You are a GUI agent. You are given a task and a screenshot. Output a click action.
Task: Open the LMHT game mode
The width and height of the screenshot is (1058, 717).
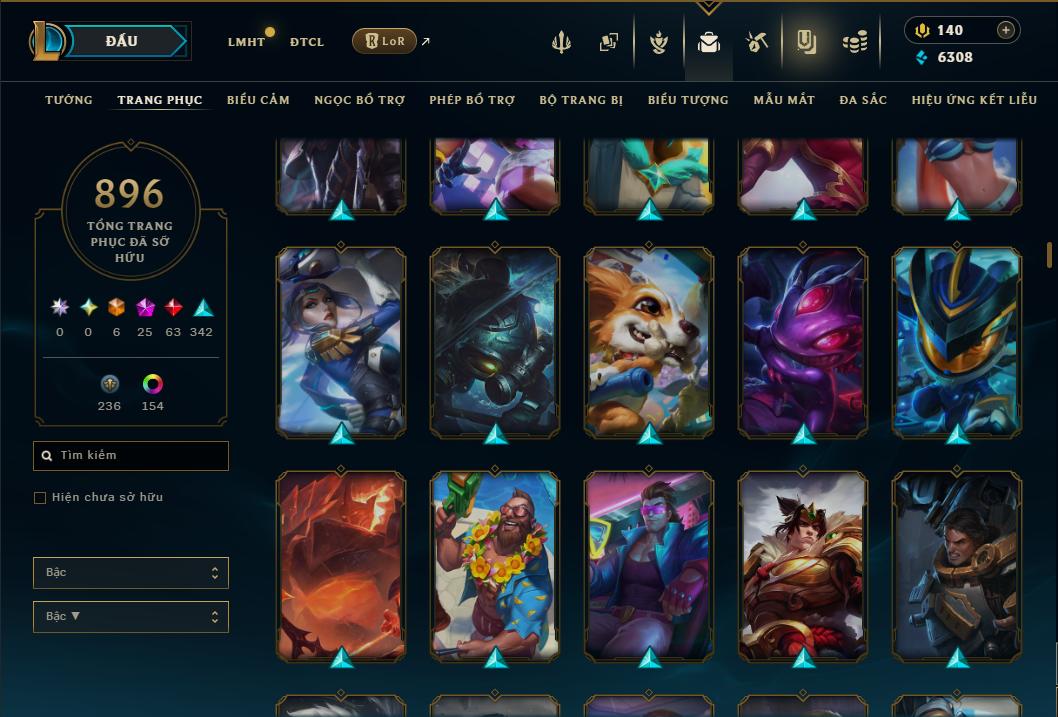coord(246,42)
